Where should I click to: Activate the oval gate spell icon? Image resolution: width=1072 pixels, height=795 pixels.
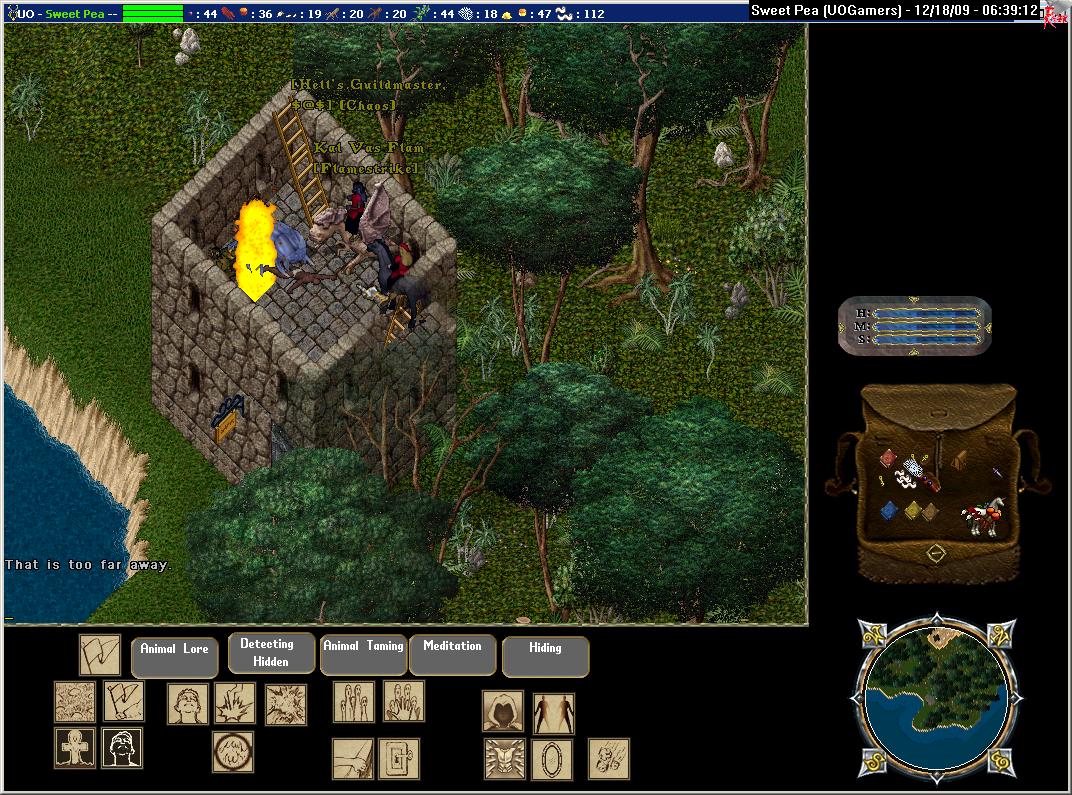click(551, 759)
